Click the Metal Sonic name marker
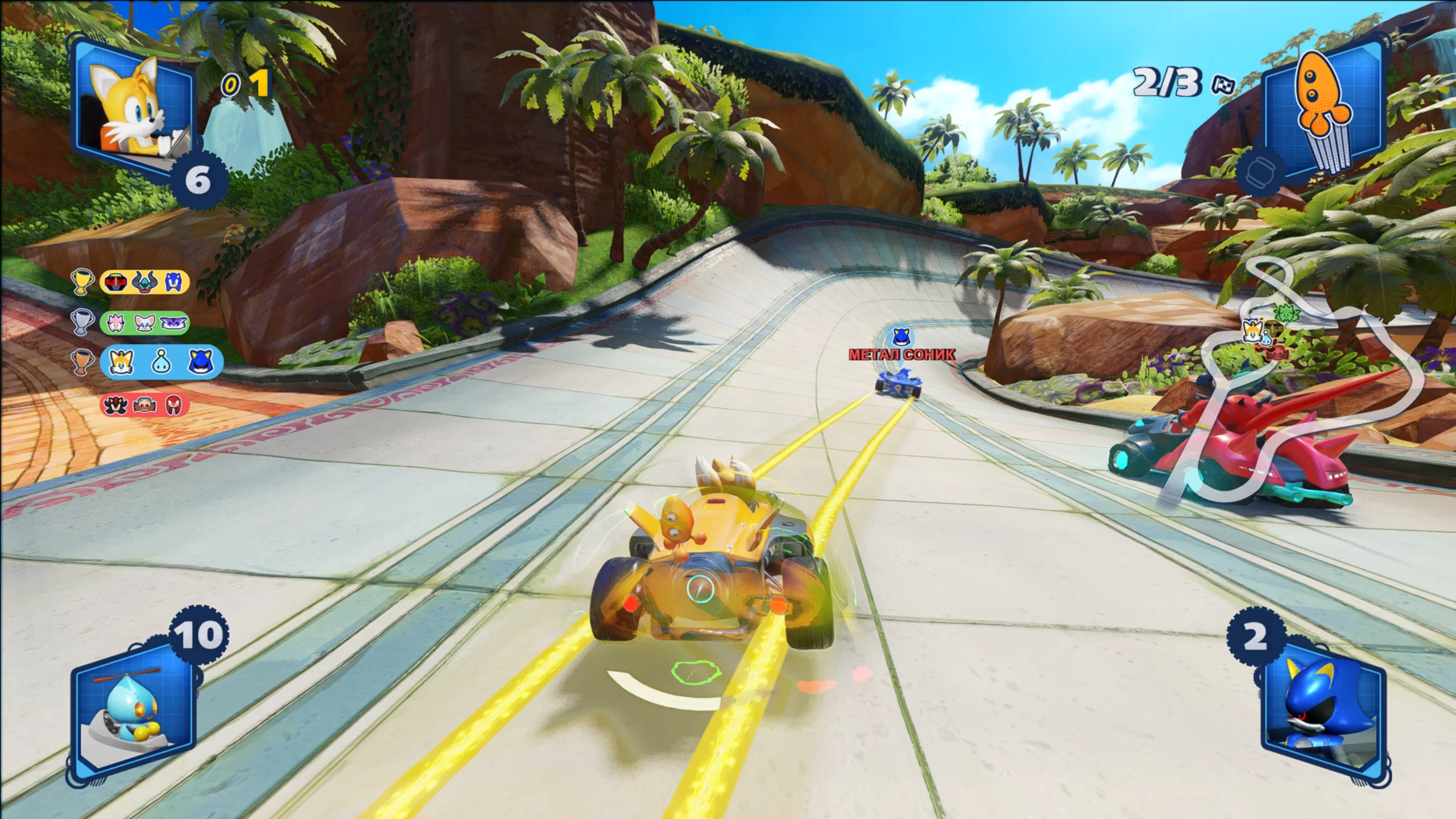This screenshot has height=819, width=1456. tap(901, 355)
